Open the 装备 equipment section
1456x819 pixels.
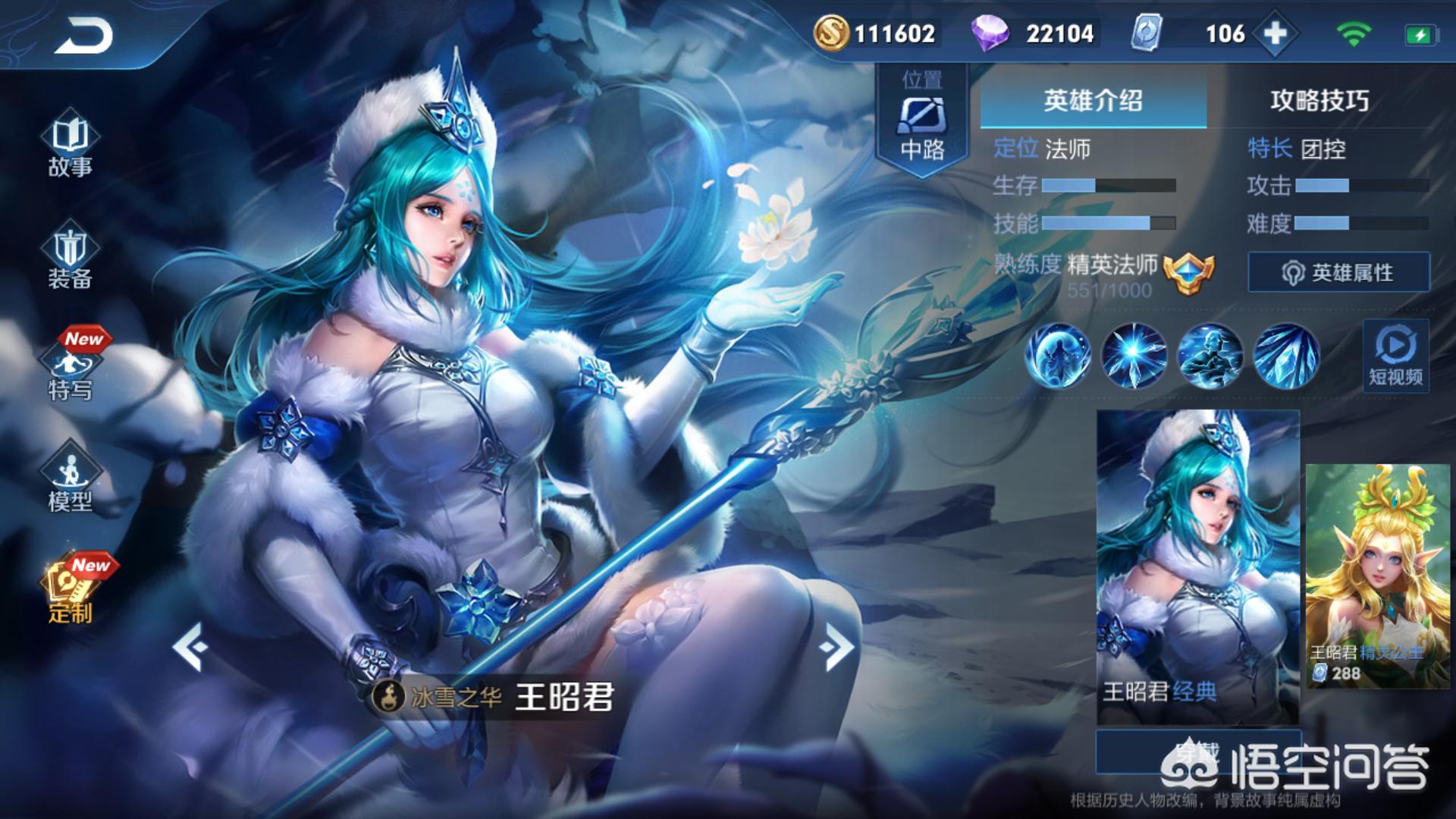click(70, 258)
